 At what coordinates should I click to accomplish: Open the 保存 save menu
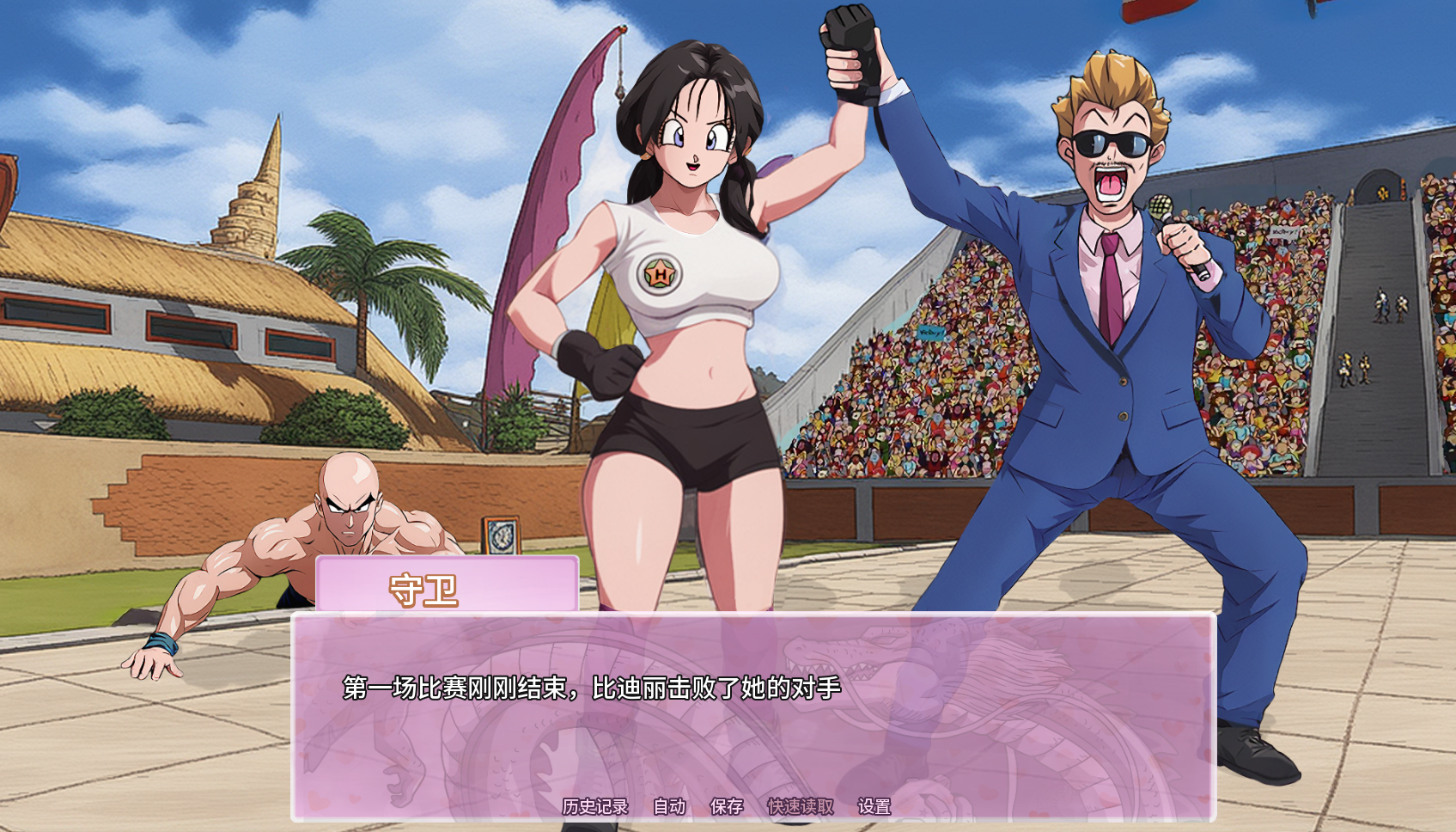[x=727, y=806]
